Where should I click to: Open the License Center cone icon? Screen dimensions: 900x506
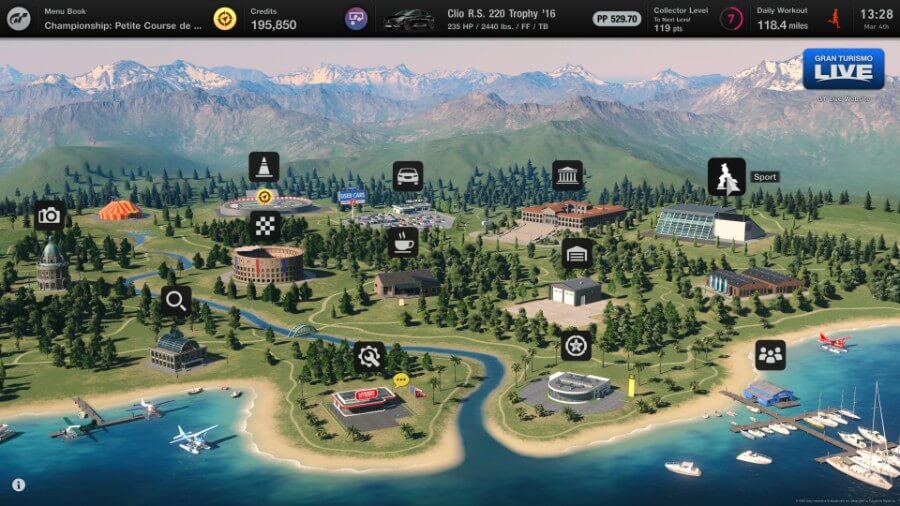264,167
